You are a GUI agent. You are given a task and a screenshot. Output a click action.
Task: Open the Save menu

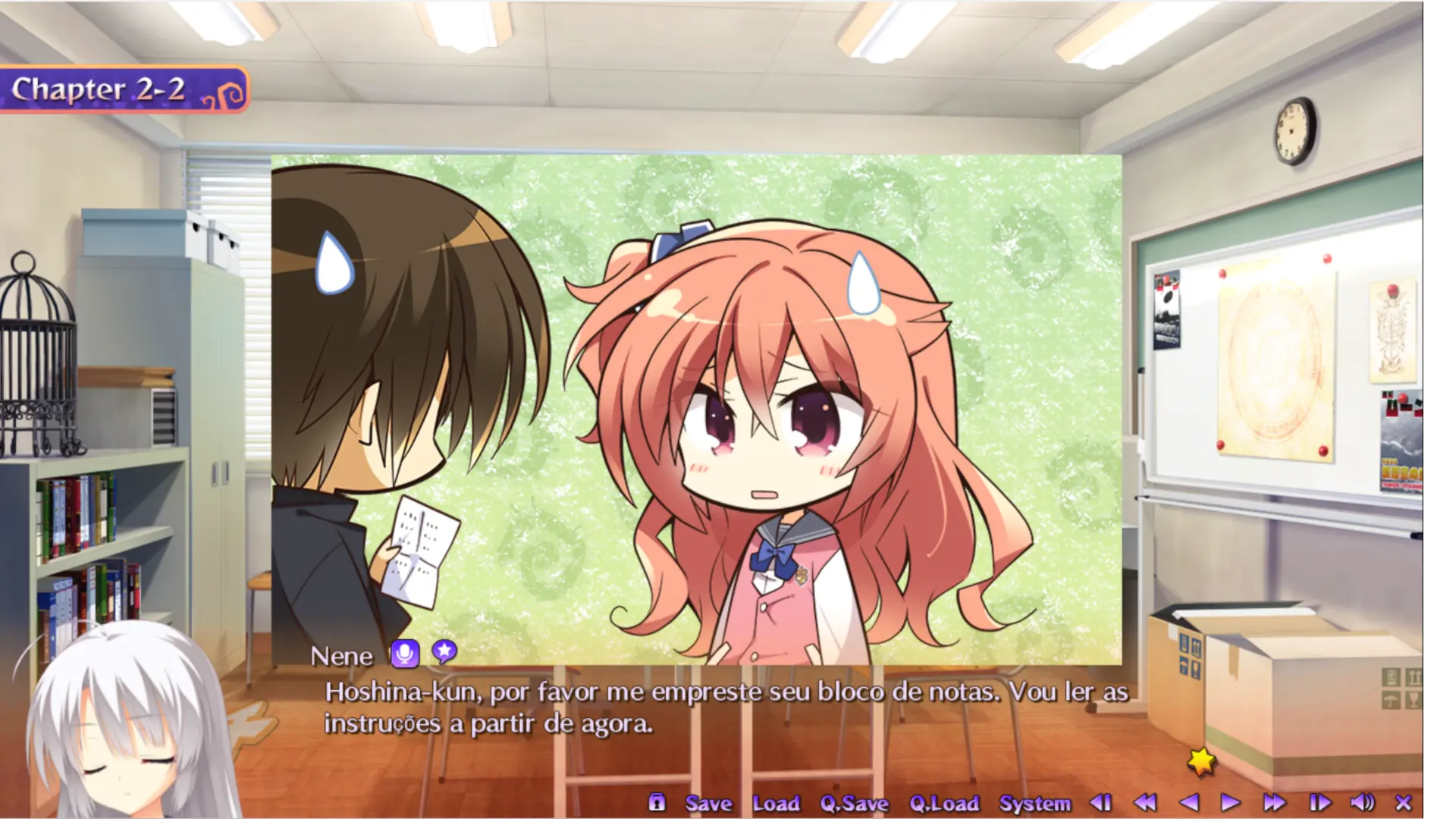[708, 803]
